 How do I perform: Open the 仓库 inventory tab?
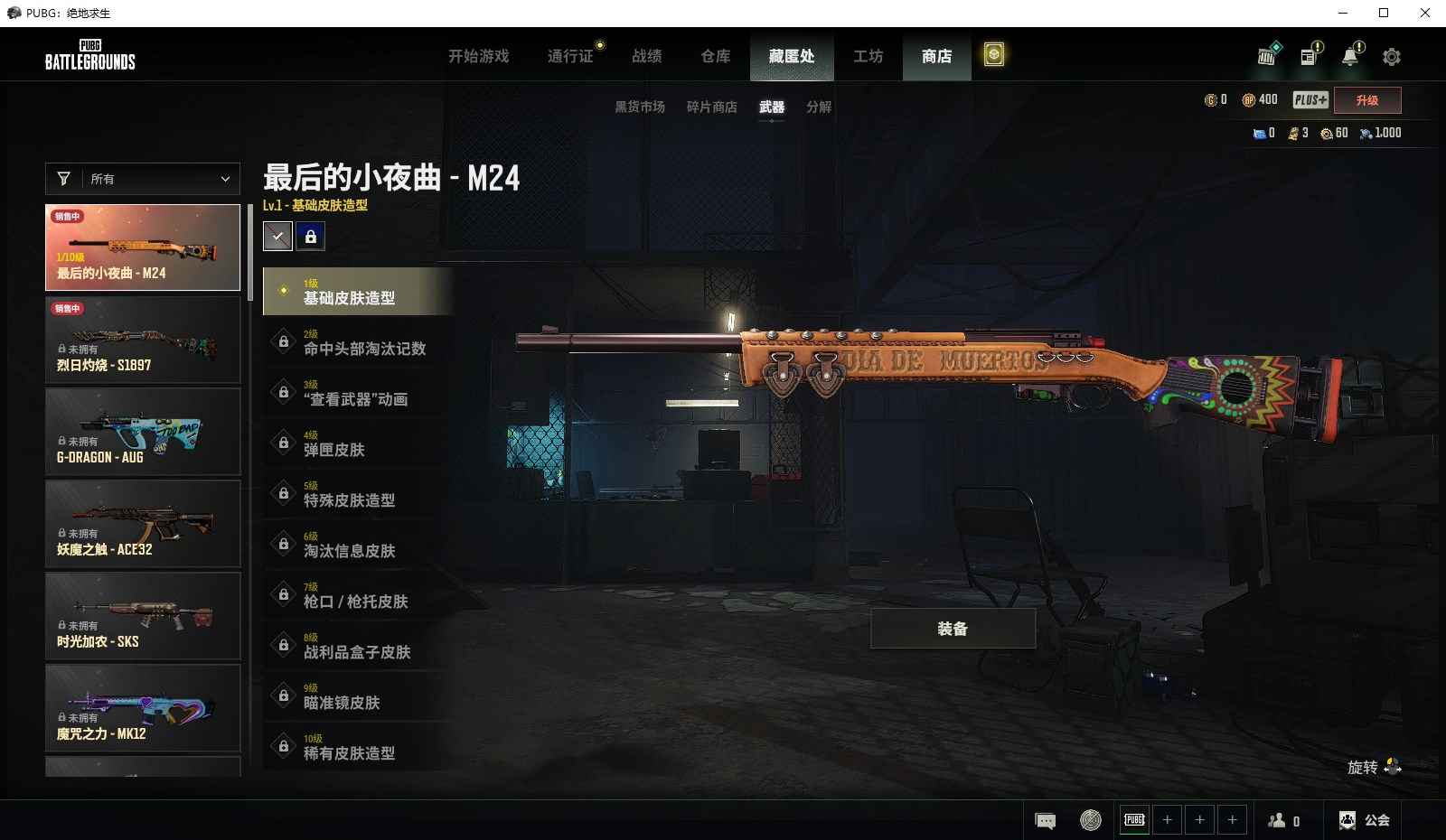coord(715,56)
